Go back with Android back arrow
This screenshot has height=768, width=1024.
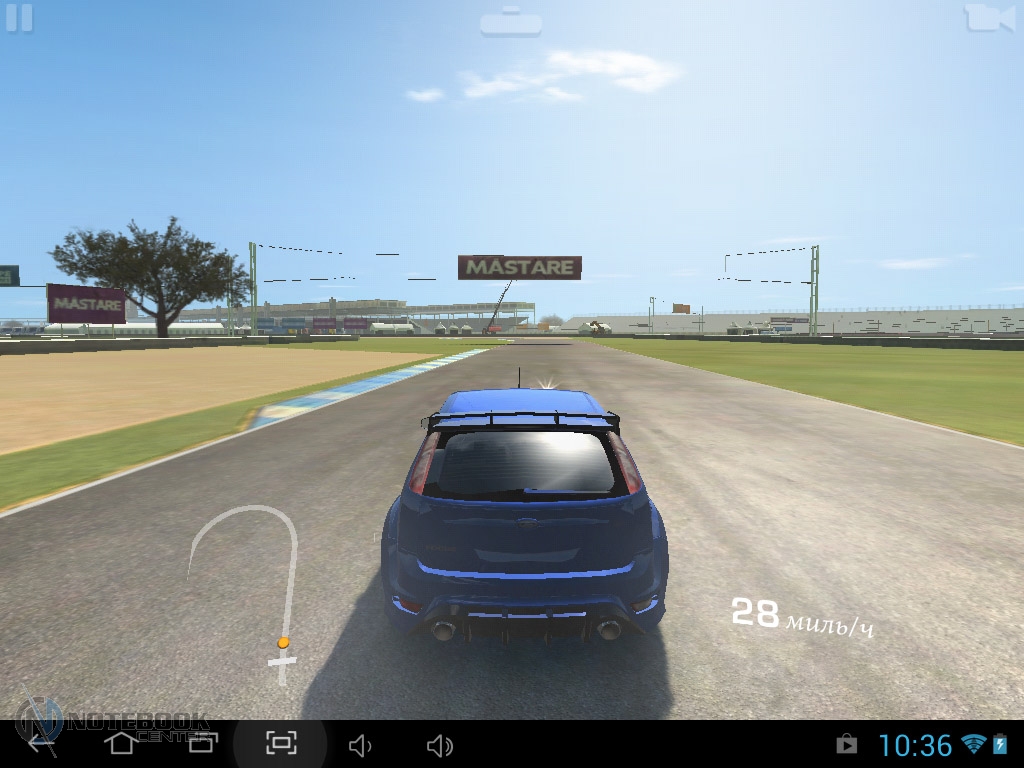(41, 743)
